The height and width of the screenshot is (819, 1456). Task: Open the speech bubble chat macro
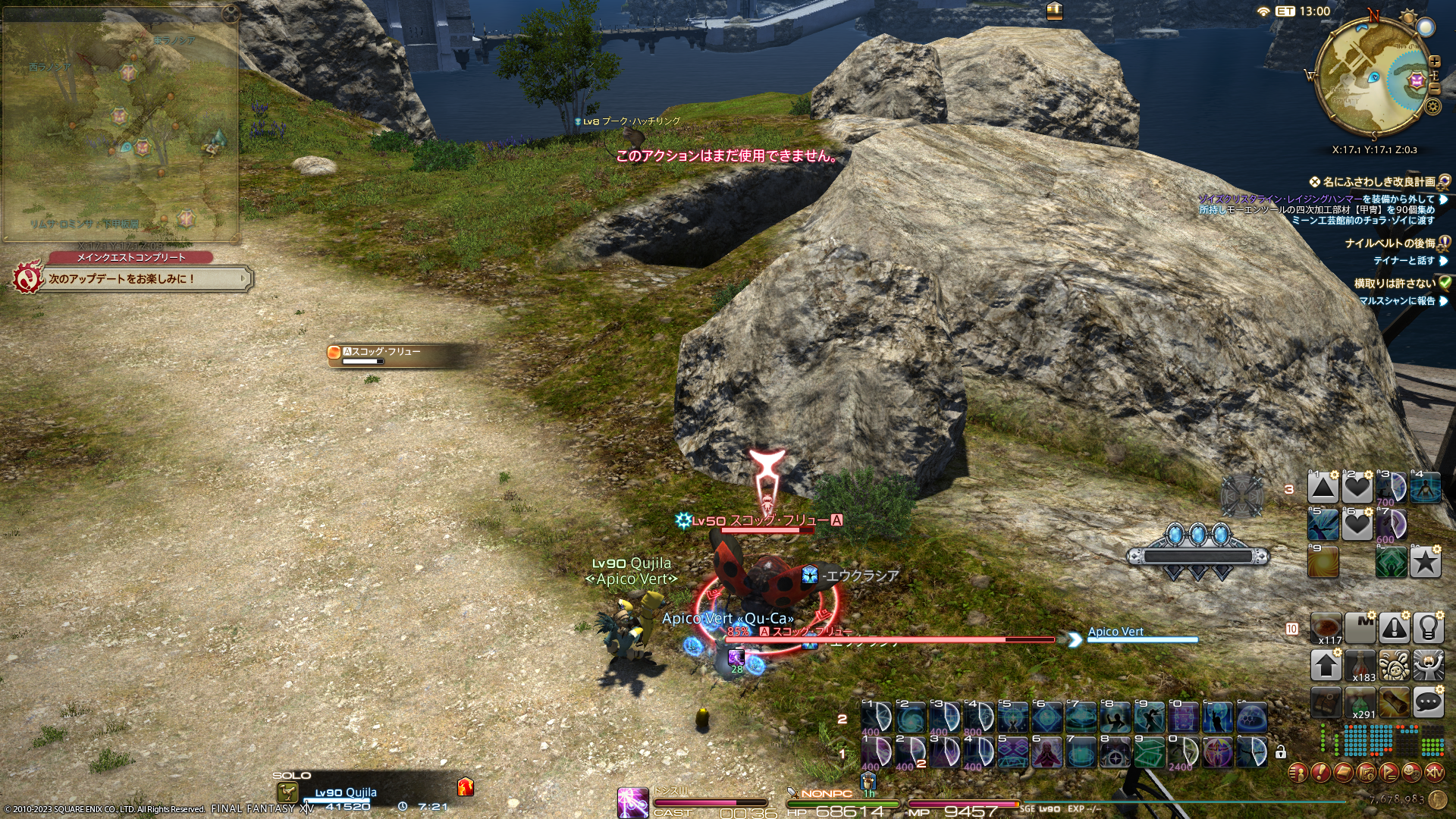[x=1428, y=702]
